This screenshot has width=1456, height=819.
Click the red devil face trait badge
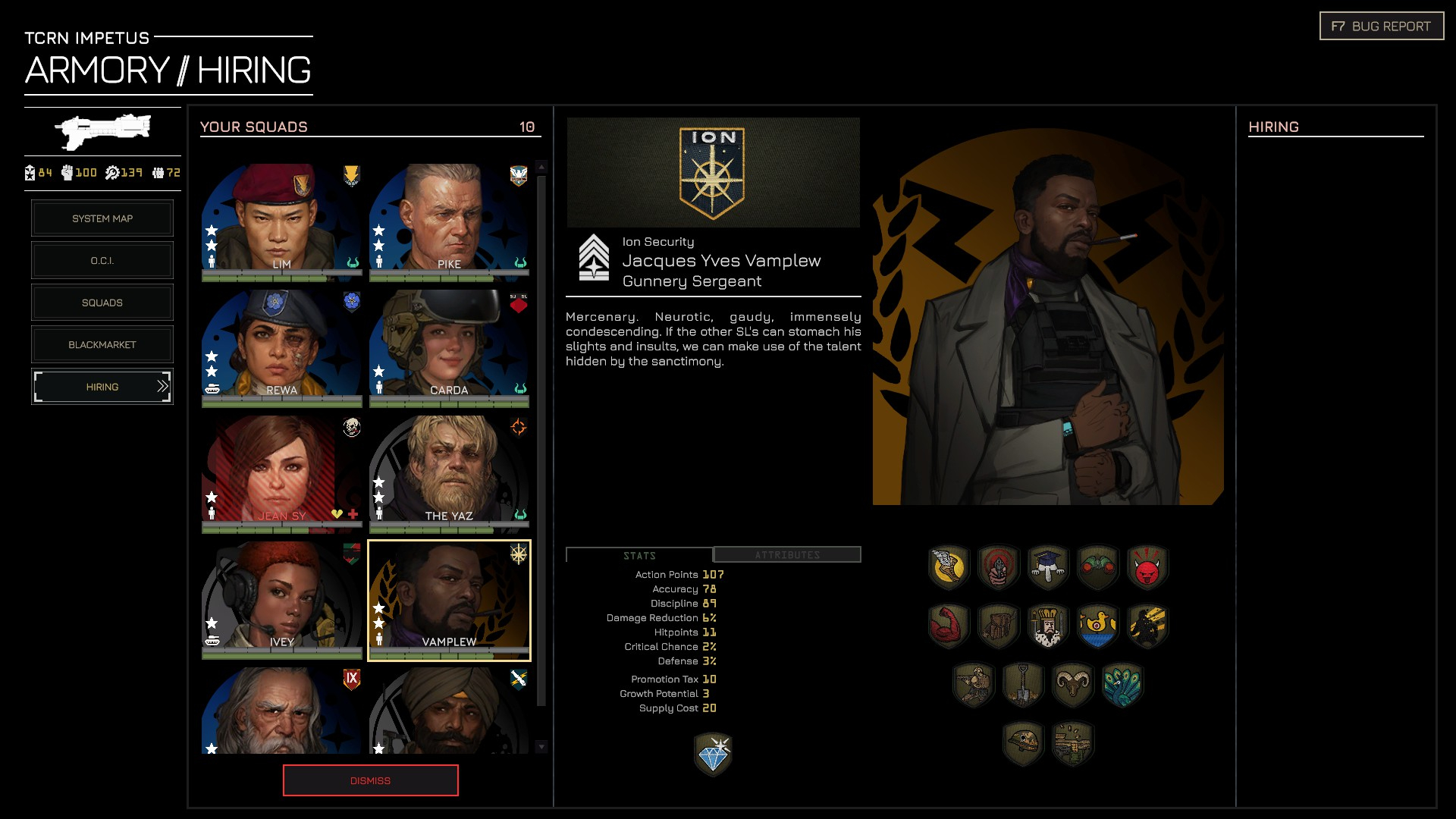click(1147, 567)
